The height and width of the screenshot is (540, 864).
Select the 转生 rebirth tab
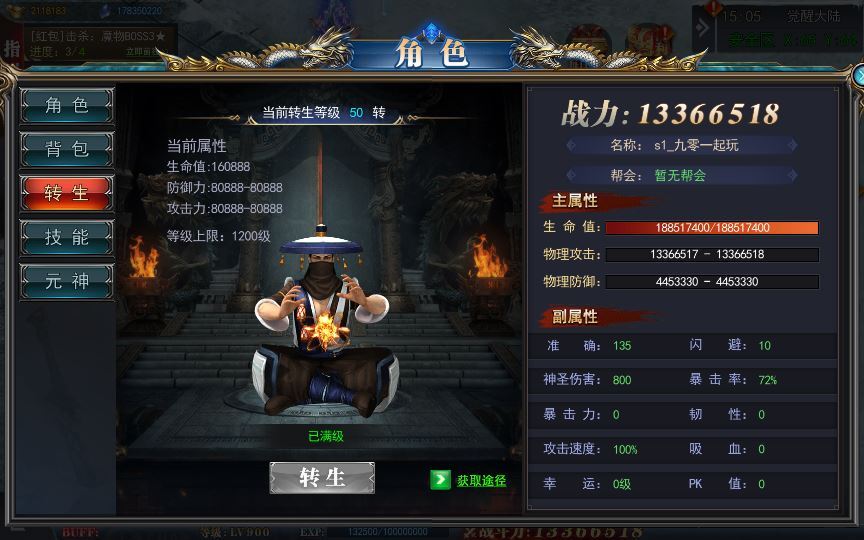click(x=67, y=194)
